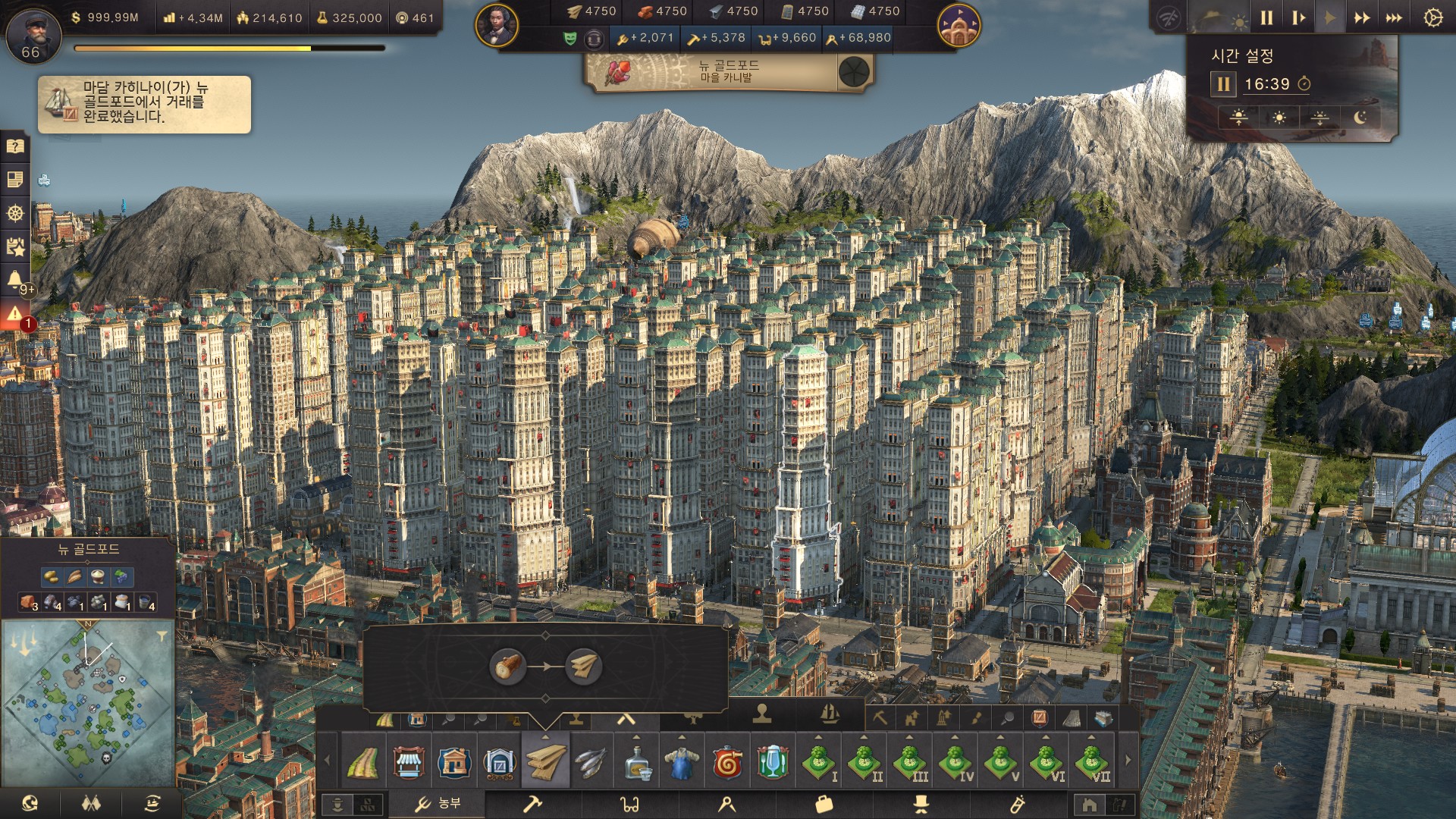The height and width of the screenshot is (819, 1456).
Task: Click the minimap filter funnel icon
Action: click(x=162, y=637)
